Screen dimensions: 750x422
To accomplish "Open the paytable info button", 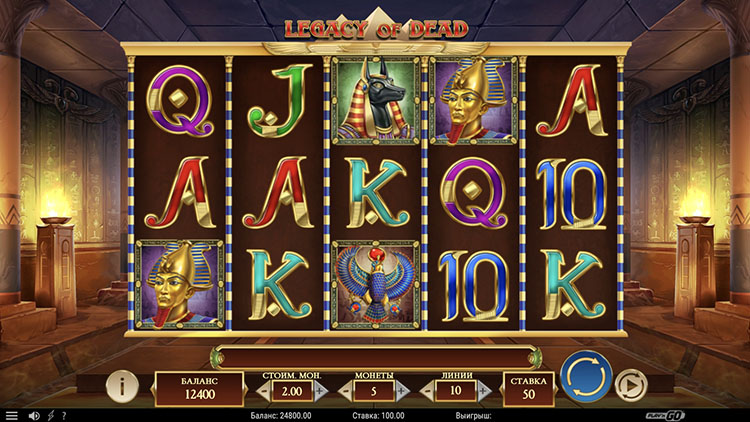I will pos(122,384).
